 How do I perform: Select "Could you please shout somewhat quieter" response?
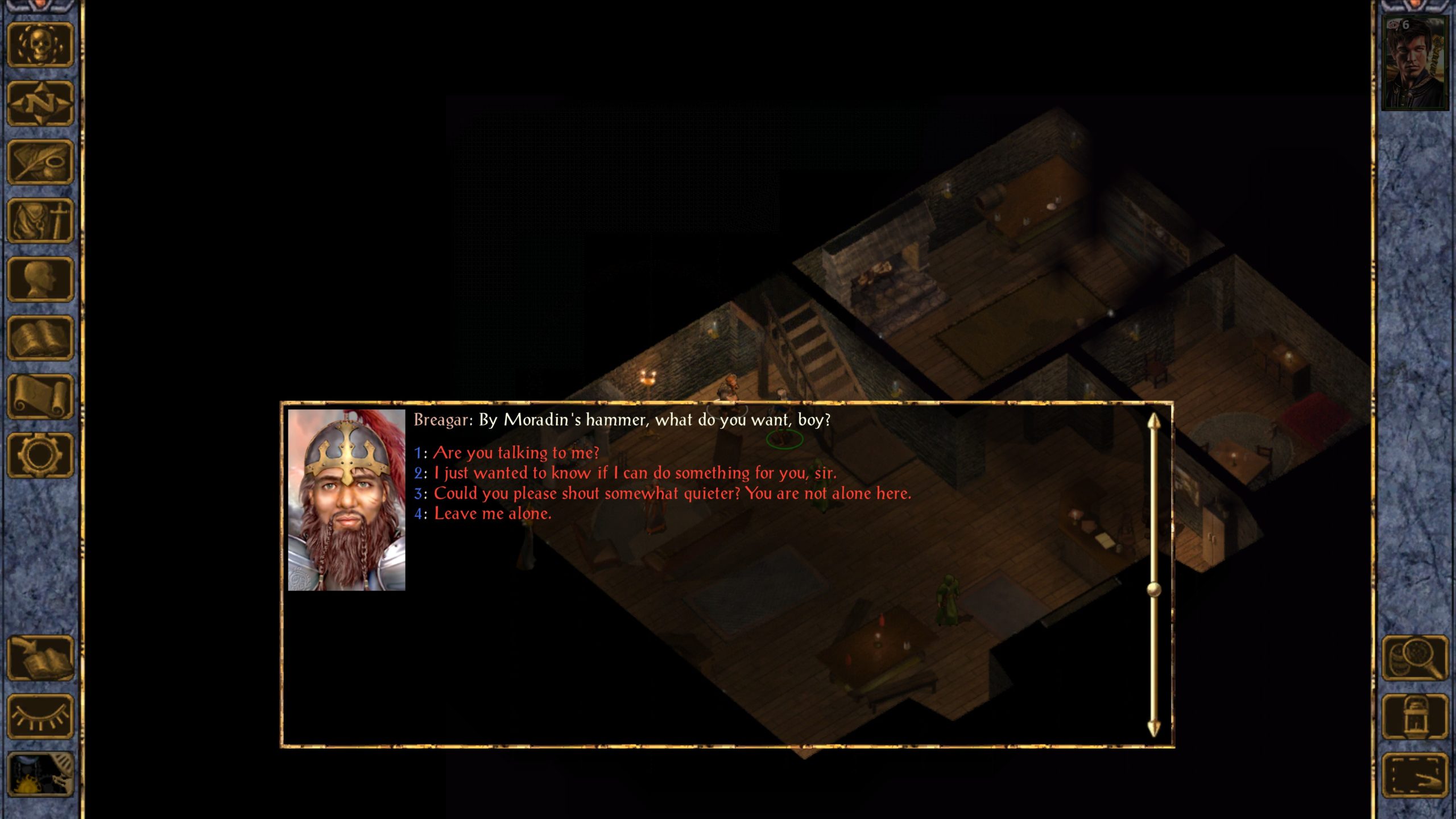[672, 494]
